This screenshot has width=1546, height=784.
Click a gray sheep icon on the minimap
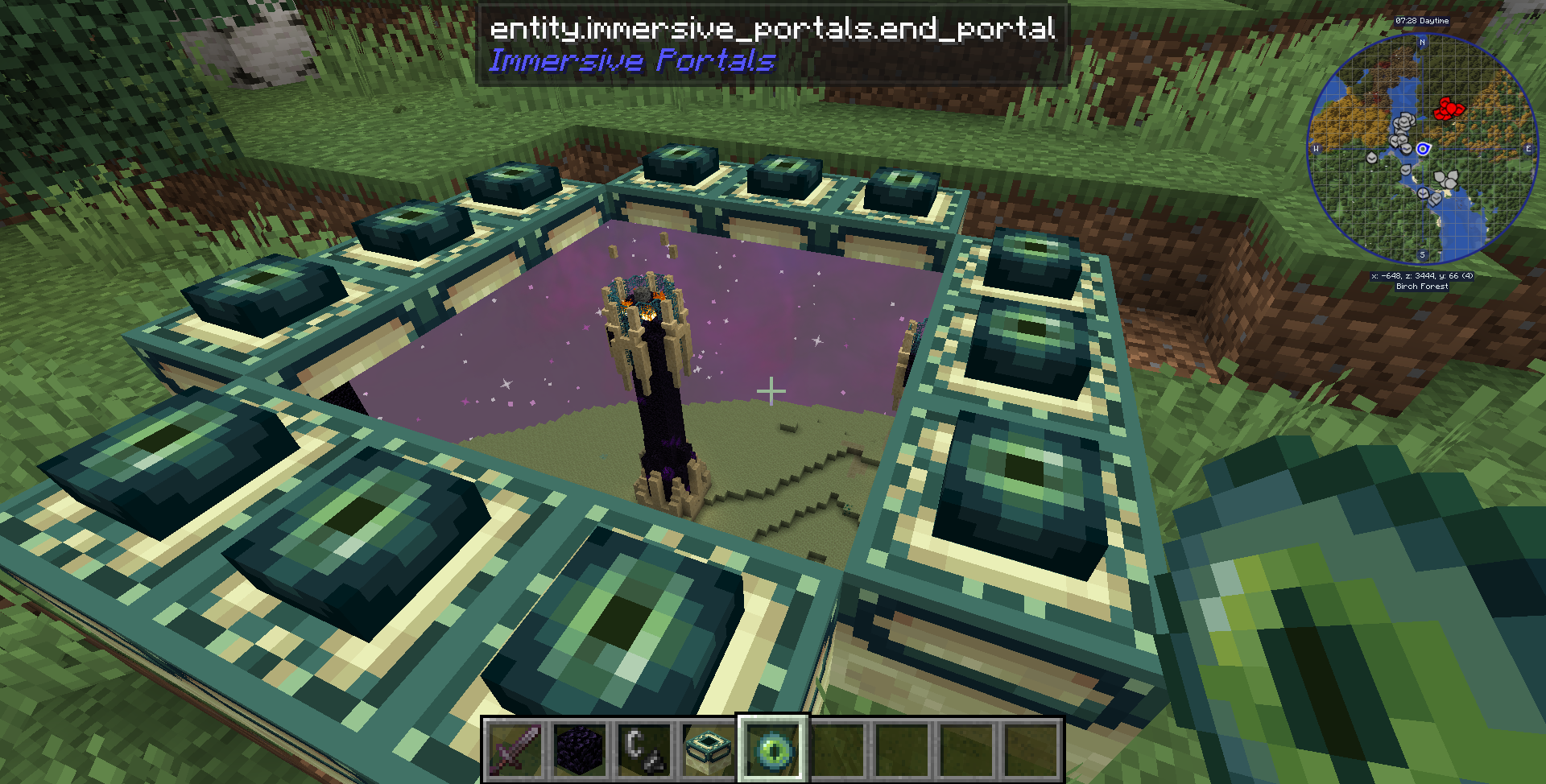point(1404,122)
